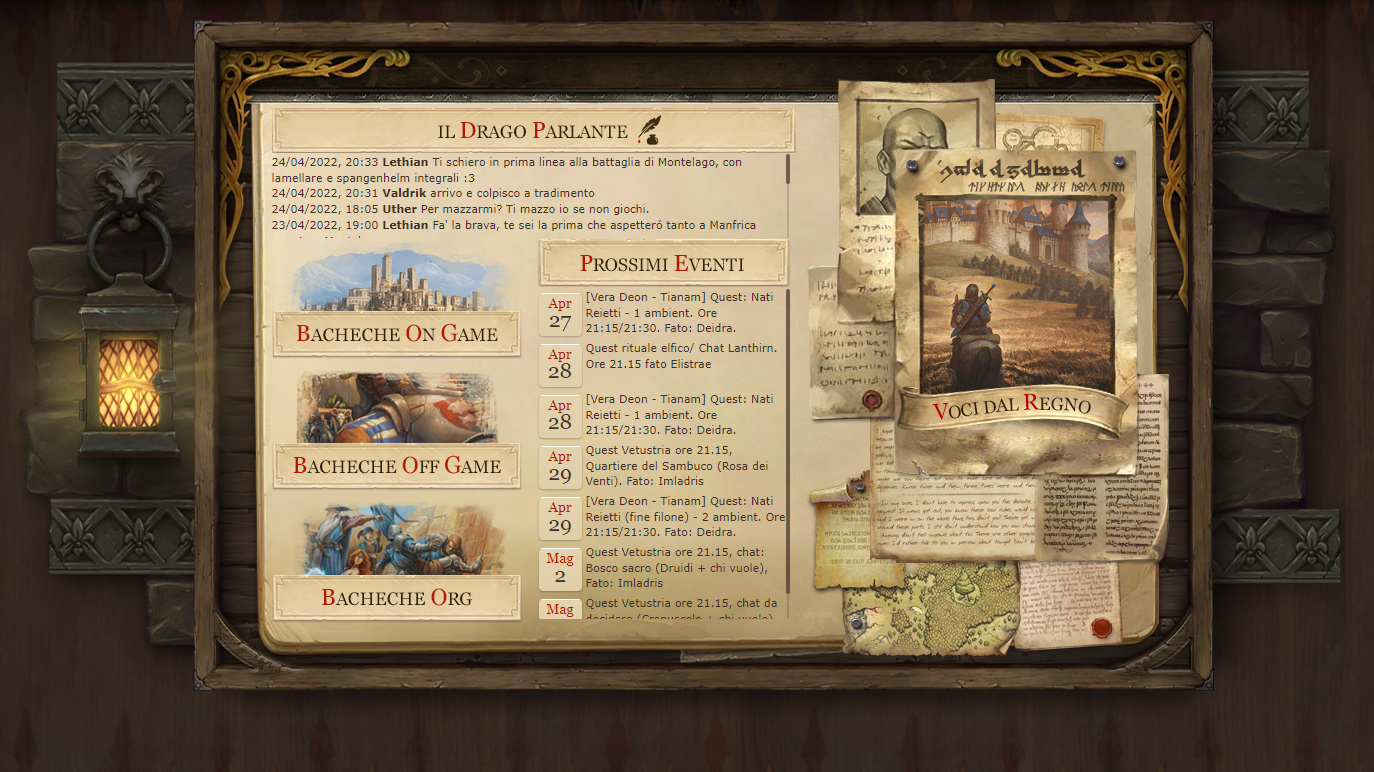This screenshot has width=1374, height=772.
Task: Click the Lethian Montelago chat message
Action: pyautogui.click(x=506, y=169)
